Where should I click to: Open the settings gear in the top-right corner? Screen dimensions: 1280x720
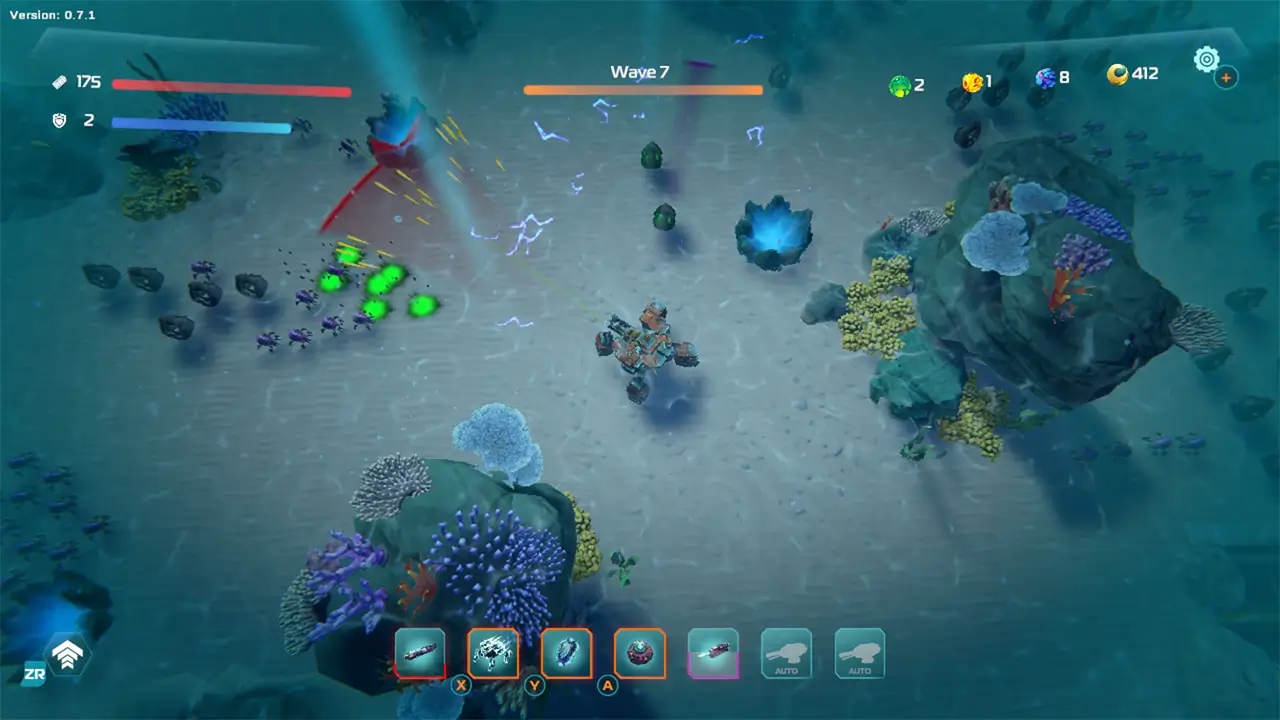(1206, 58)
